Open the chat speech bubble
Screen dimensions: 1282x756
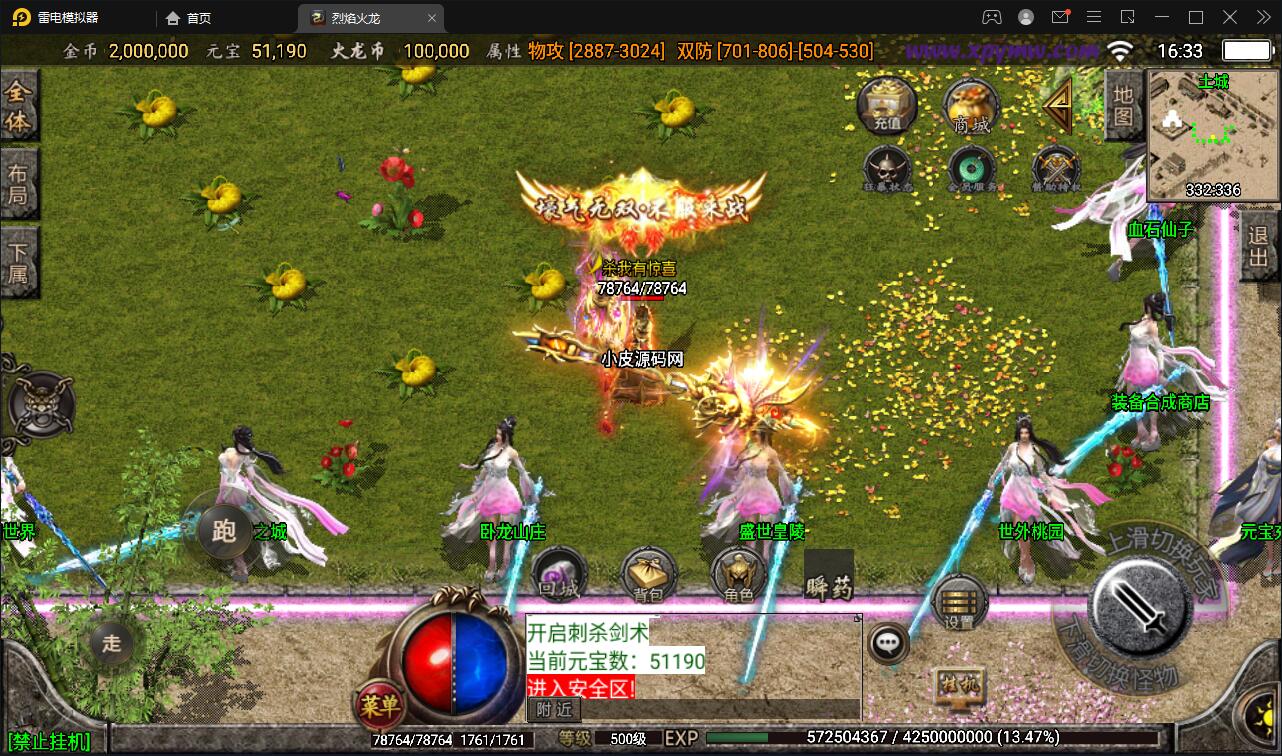pos(888,644)
